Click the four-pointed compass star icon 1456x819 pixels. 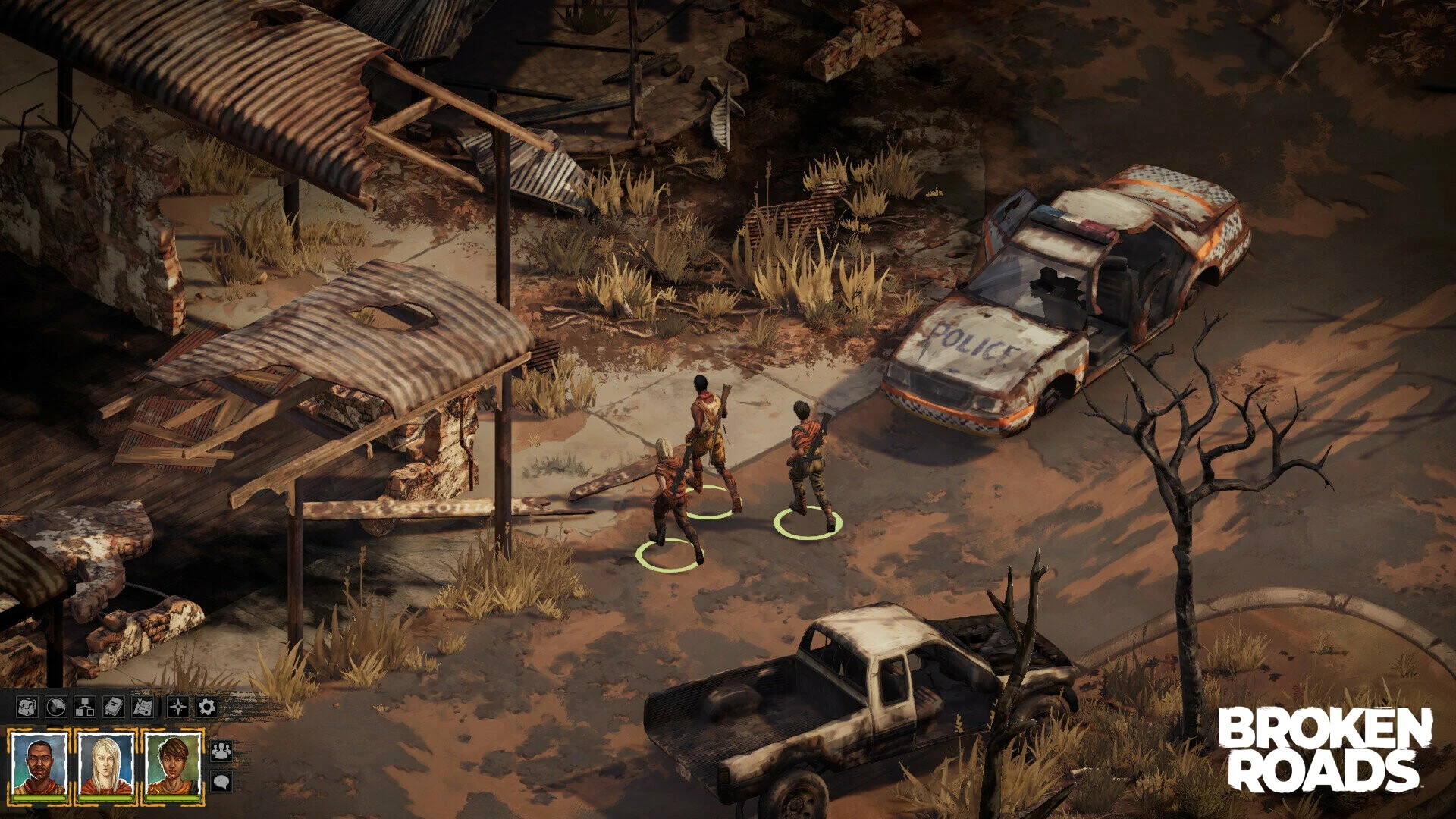(177, 708)
